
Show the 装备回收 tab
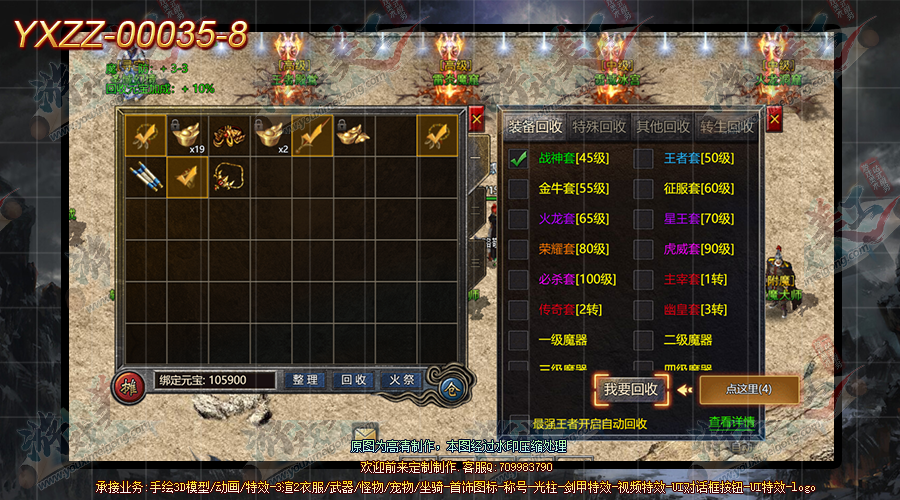(535, 127)
